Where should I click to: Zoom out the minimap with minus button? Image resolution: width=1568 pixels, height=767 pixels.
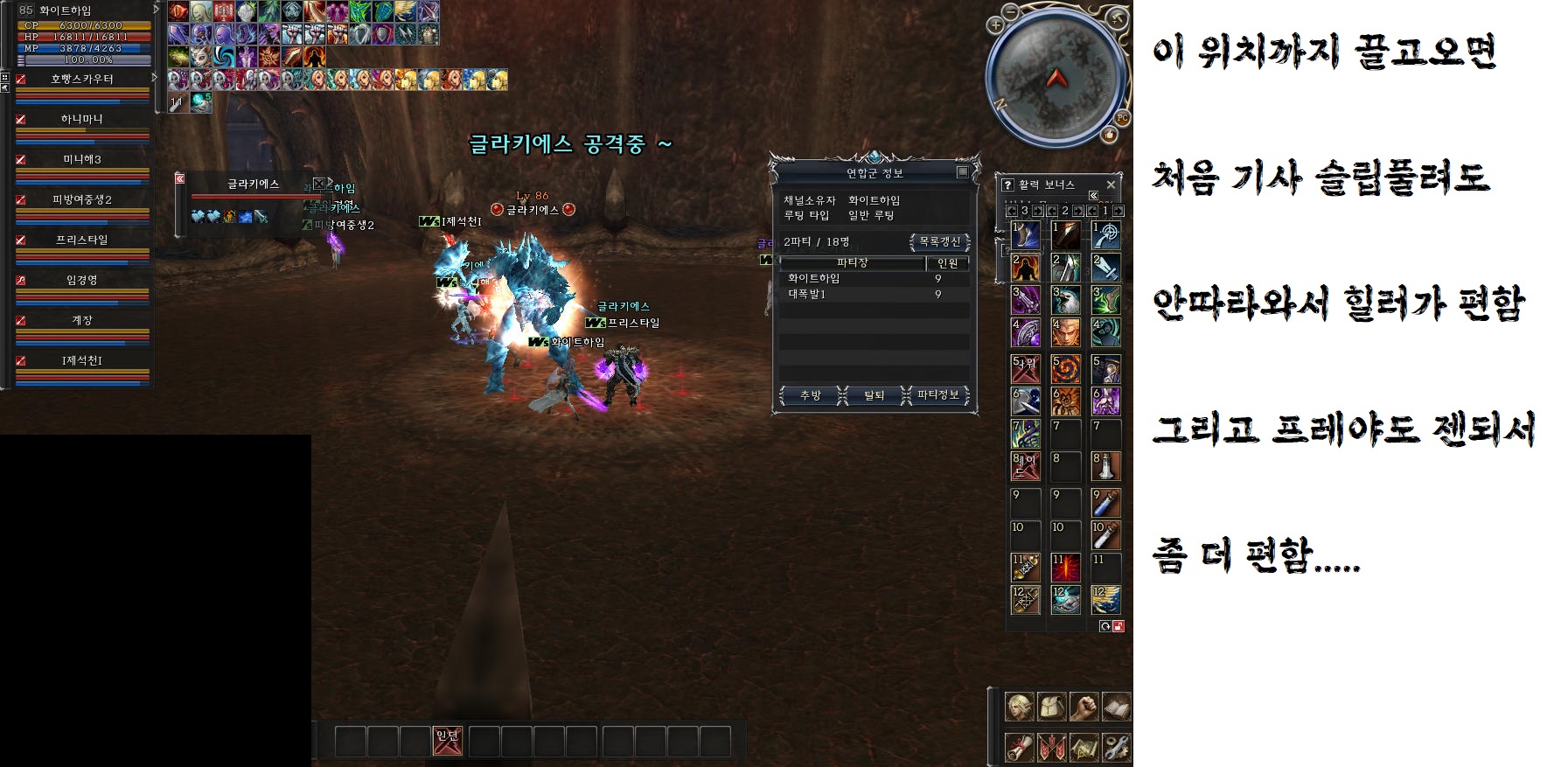point(1010,11)
